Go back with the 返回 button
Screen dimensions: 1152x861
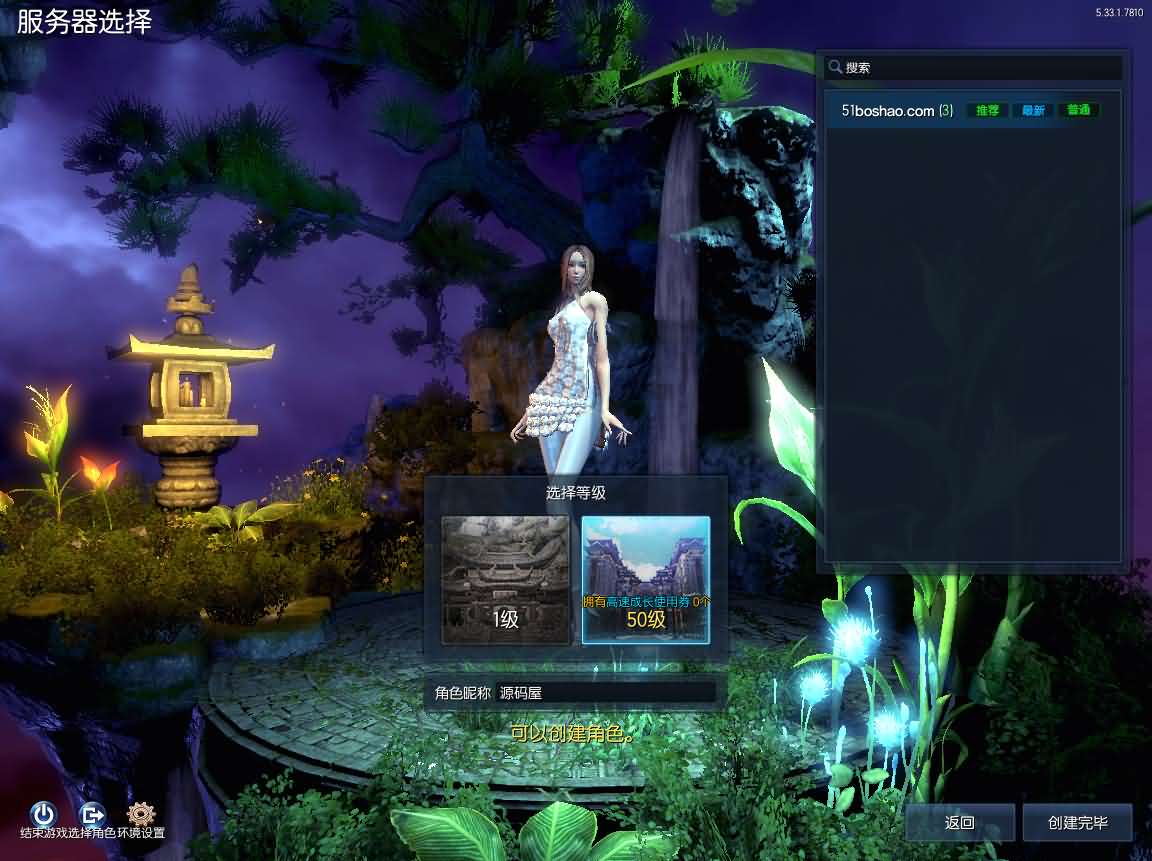pos(960,822)
